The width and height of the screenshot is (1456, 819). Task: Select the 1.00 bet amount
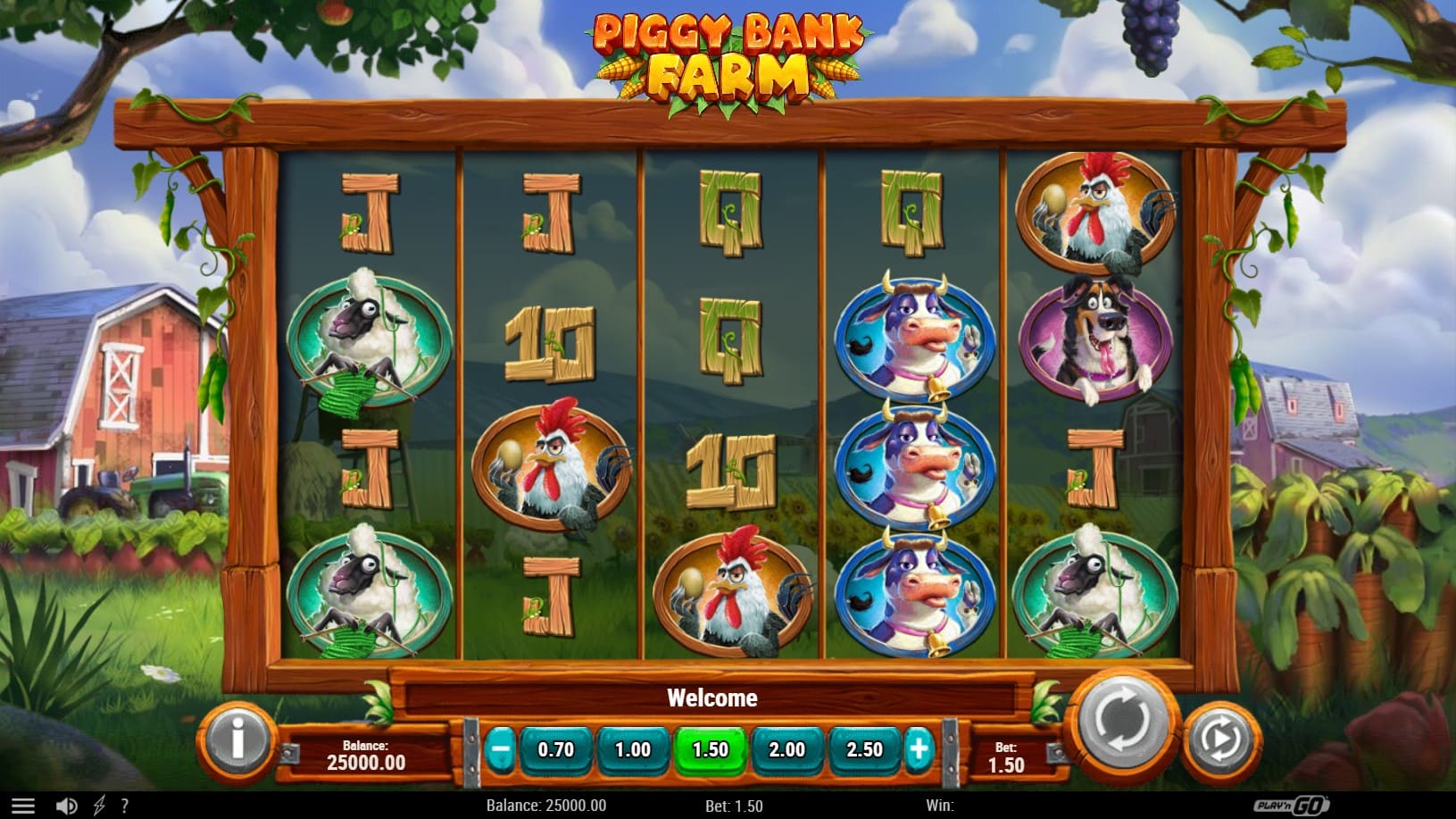(632, 750)
